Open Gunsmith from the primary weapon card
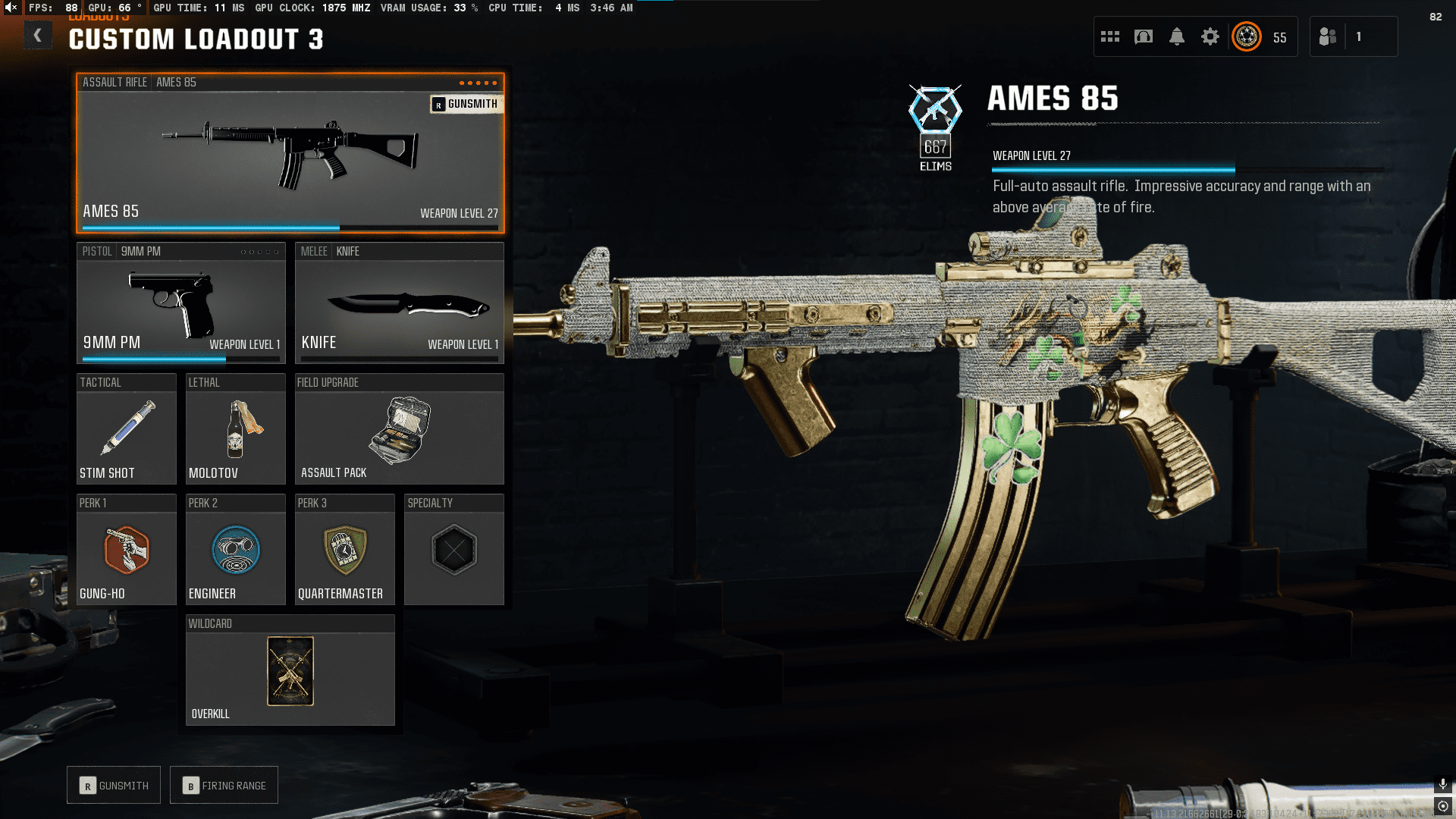Viewport: 1456px width, 819px height. tap(466, 104)
